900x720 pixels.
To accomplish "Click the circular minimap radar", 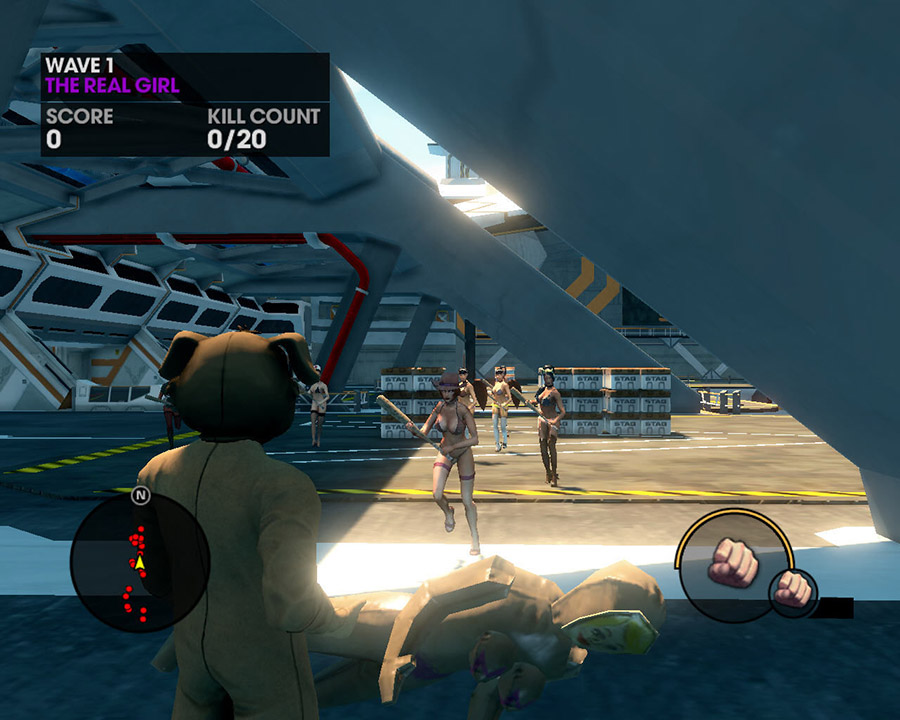I will [x=140, y=563].
